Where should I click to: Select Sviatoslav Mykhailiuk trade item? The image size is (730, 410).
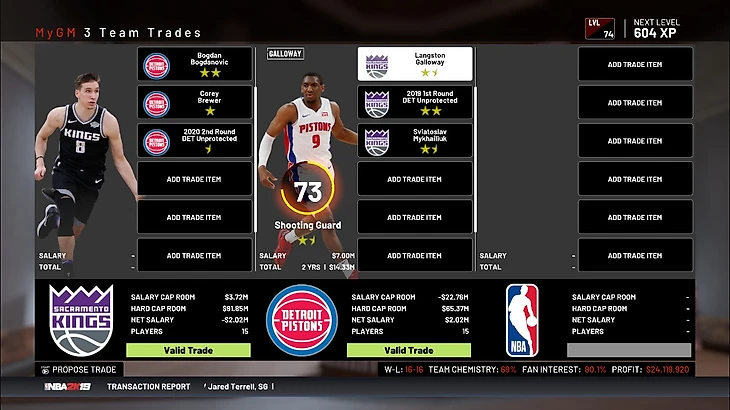(415, 141)
